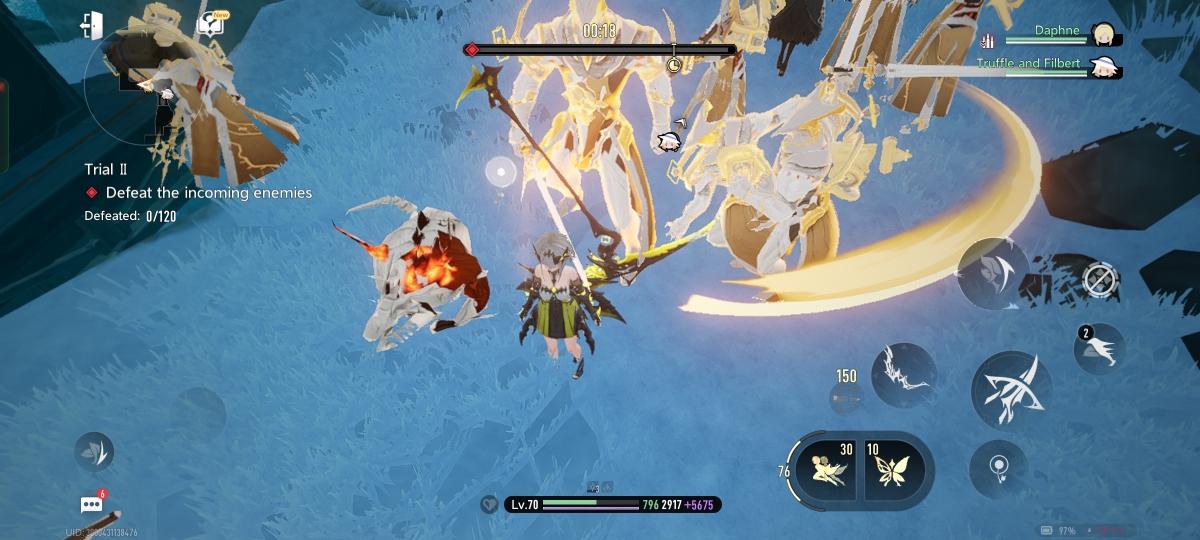Open the chat with 6 unread messages
Image resolution: width=1200 pixels, height=540 pixels.
(92, 505)
